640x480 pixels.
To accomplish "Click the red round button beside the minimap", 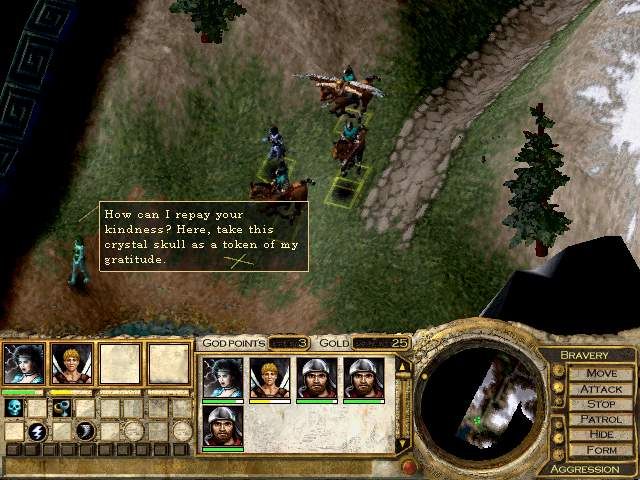I will [x=407, y=465].
